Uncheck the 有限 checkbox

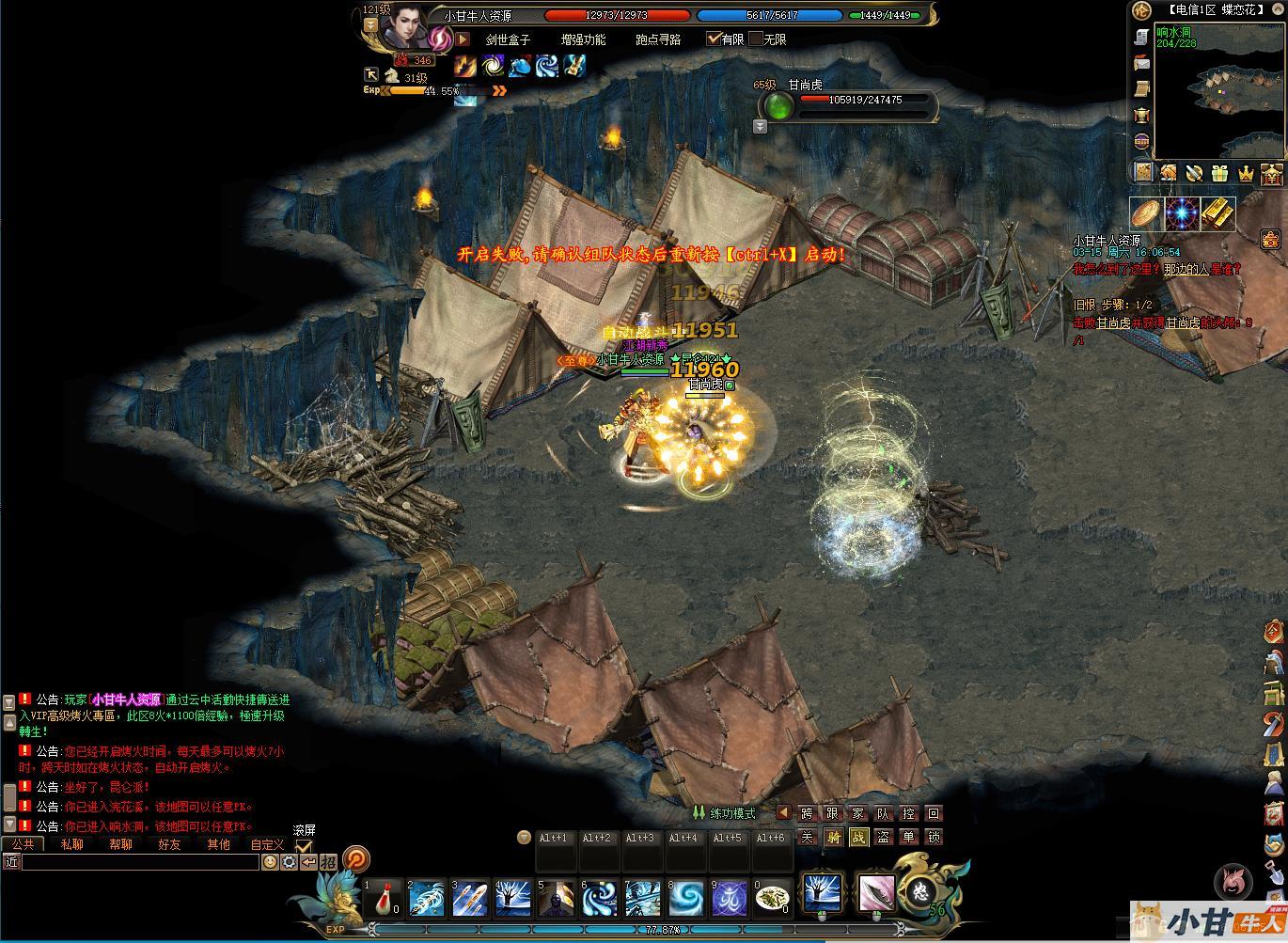pos(713,39)
